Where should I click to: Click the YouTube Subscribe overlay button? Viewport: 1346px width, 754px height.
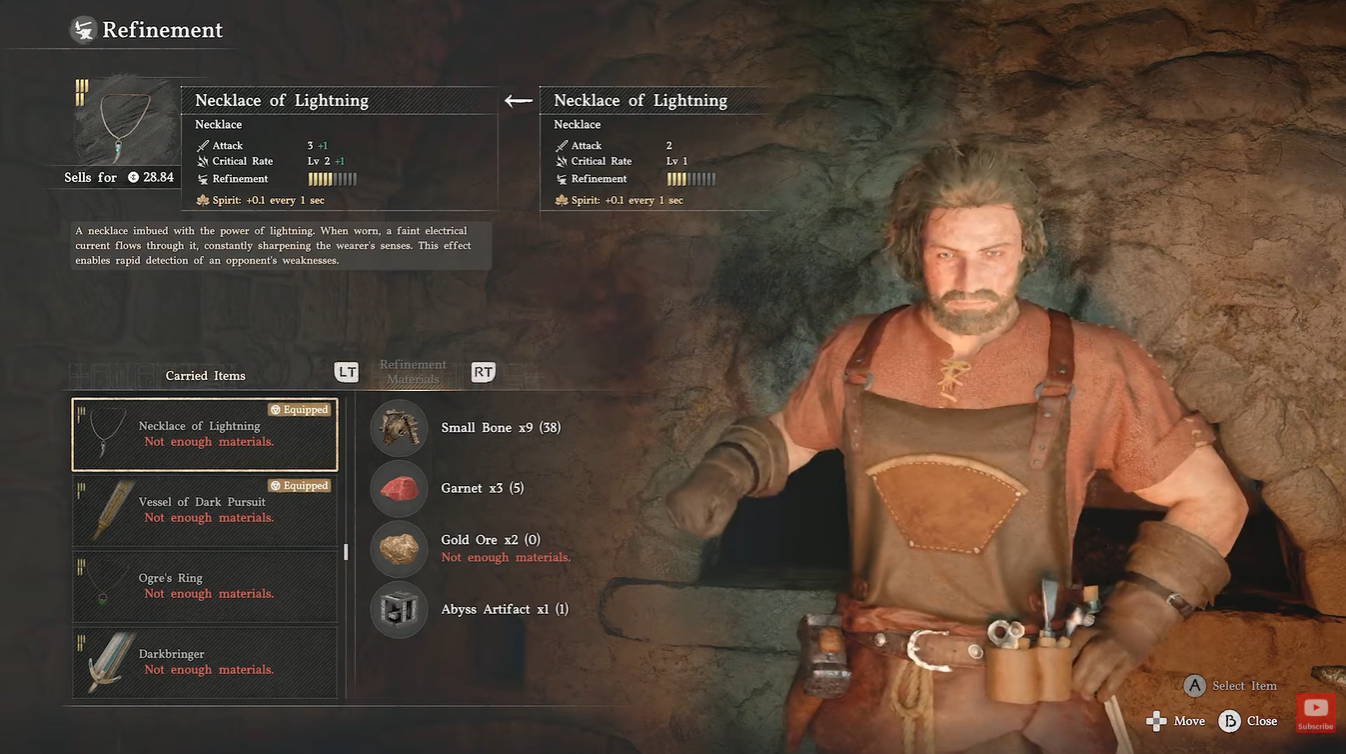(1315, 713)
